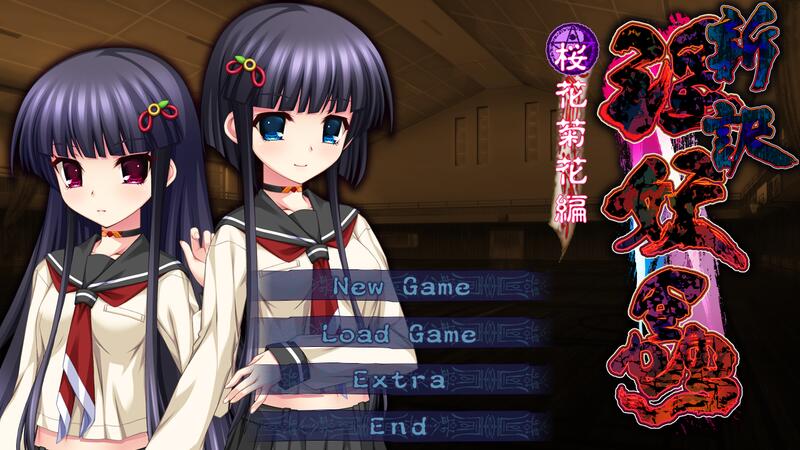Select the Extra menu entry

pyautogui.click(x=400, y=380)
